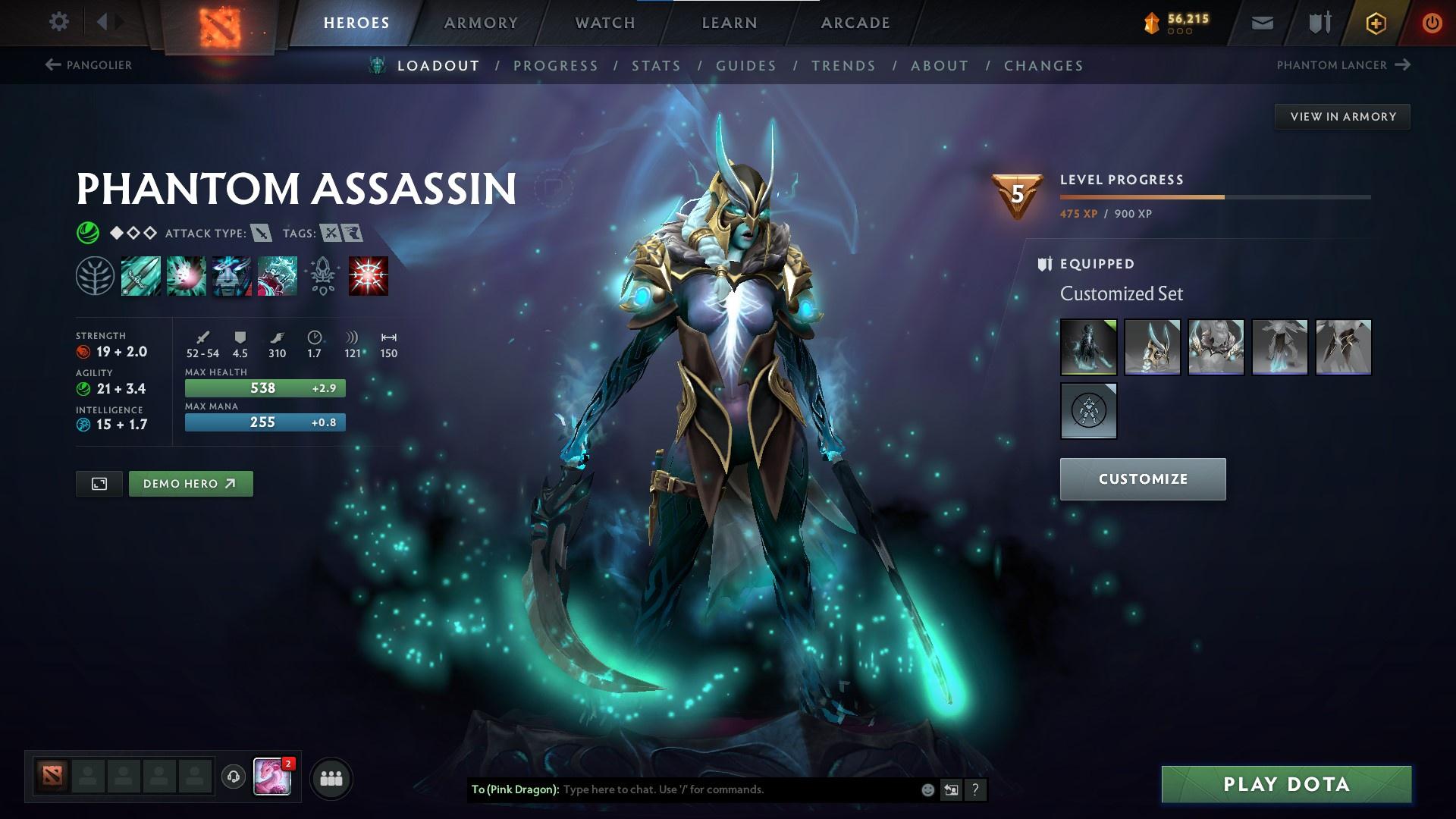Select the Stifling Dagger ability icon

point(140,276)
